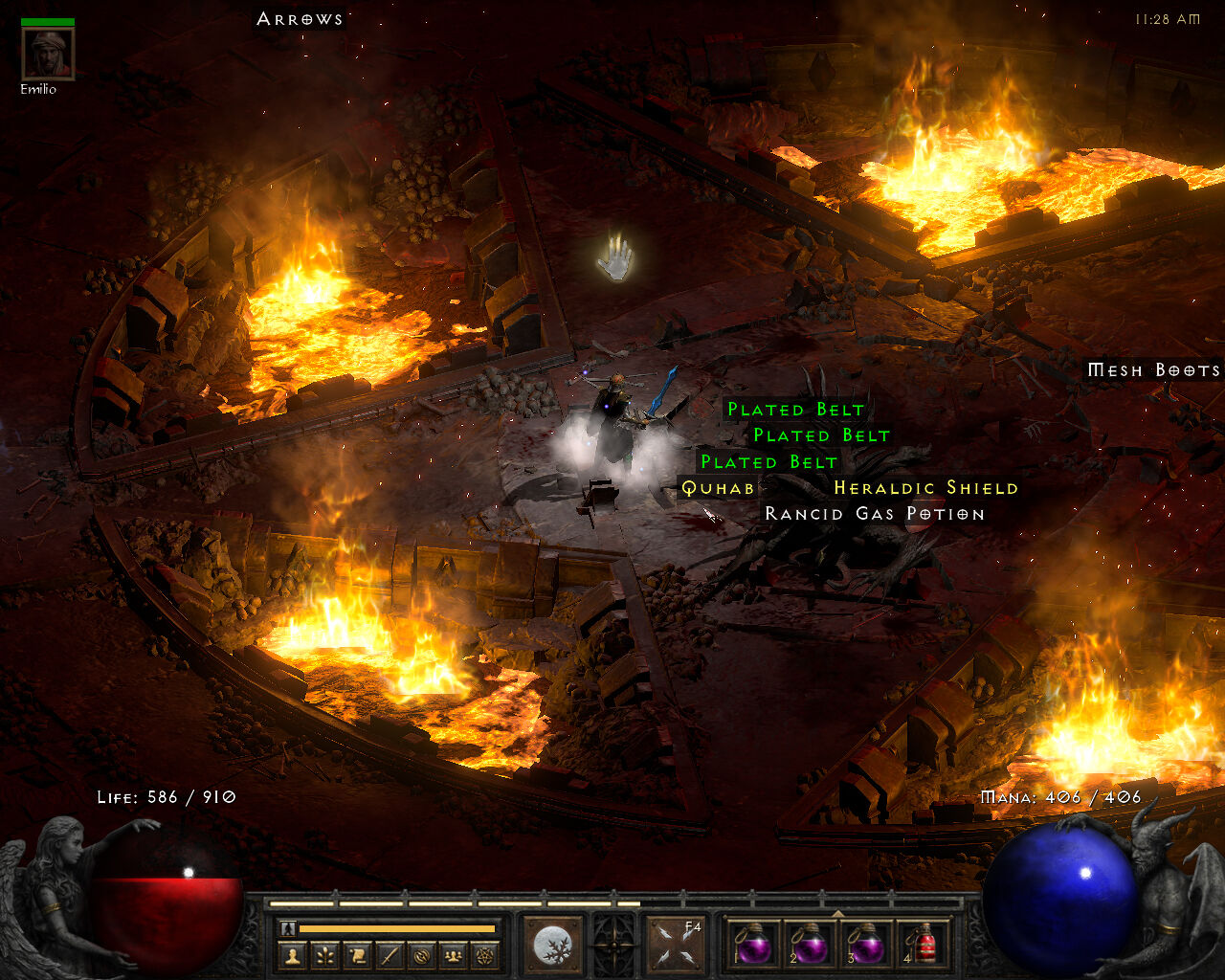Toggle the automap compass button
The height and width of the screenshot is (980, 1225).
(421, 955)
